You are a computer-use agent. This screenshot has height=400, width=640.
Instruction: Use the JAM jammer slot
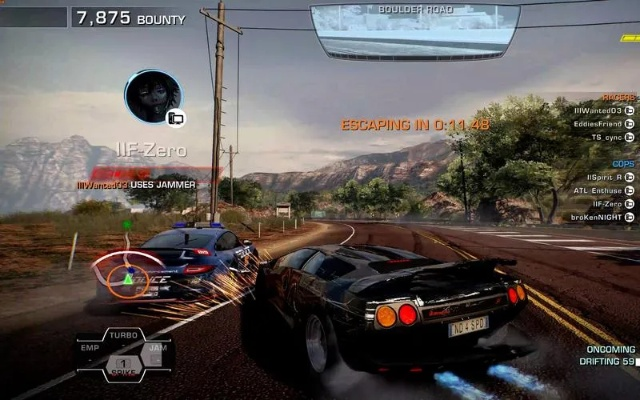click(x=157, y=349)
